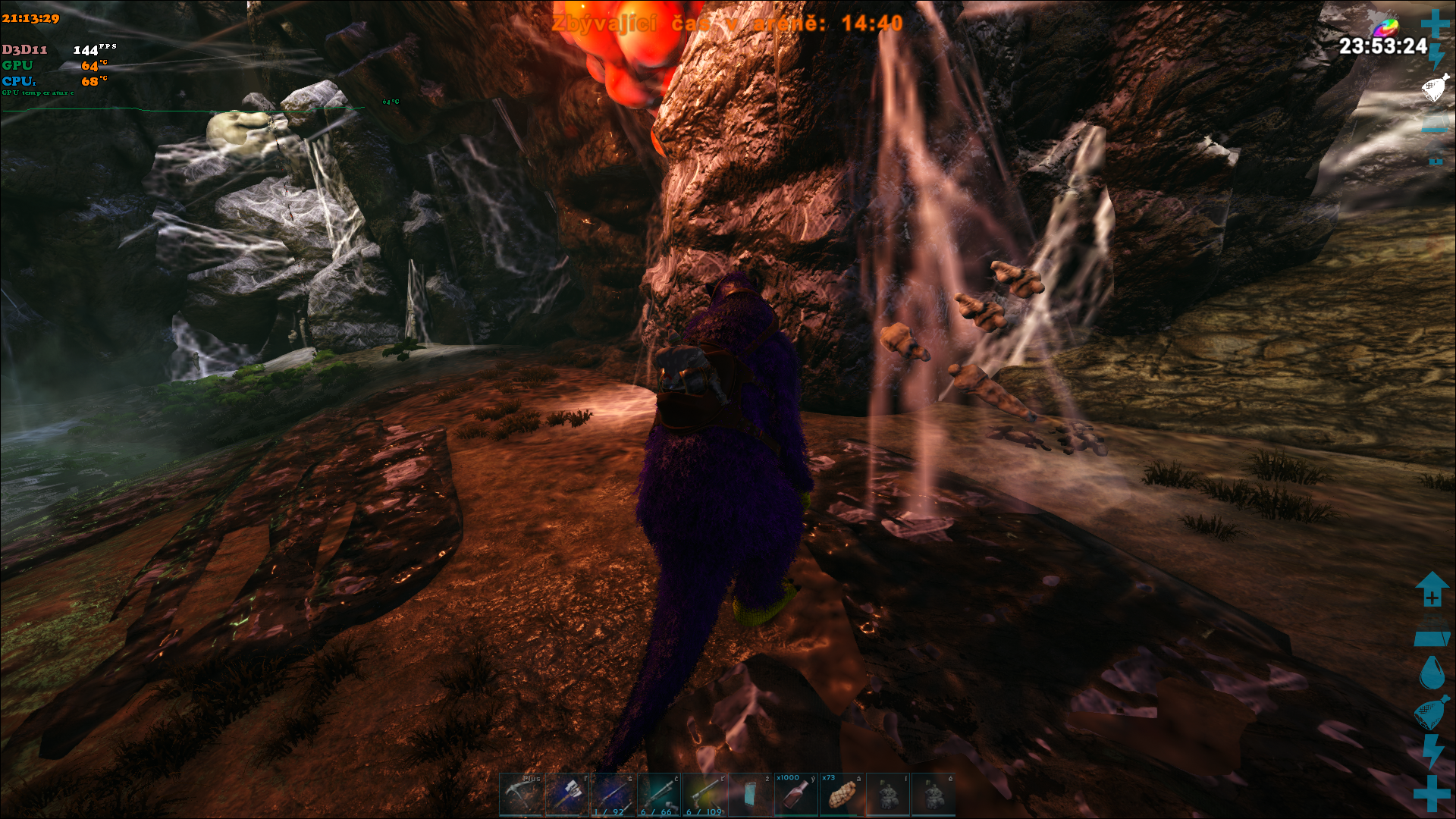This screenshot has height=819, width=1456.
Task: Select the pickaxe hotbar slot
Action: tap(521, 794)
